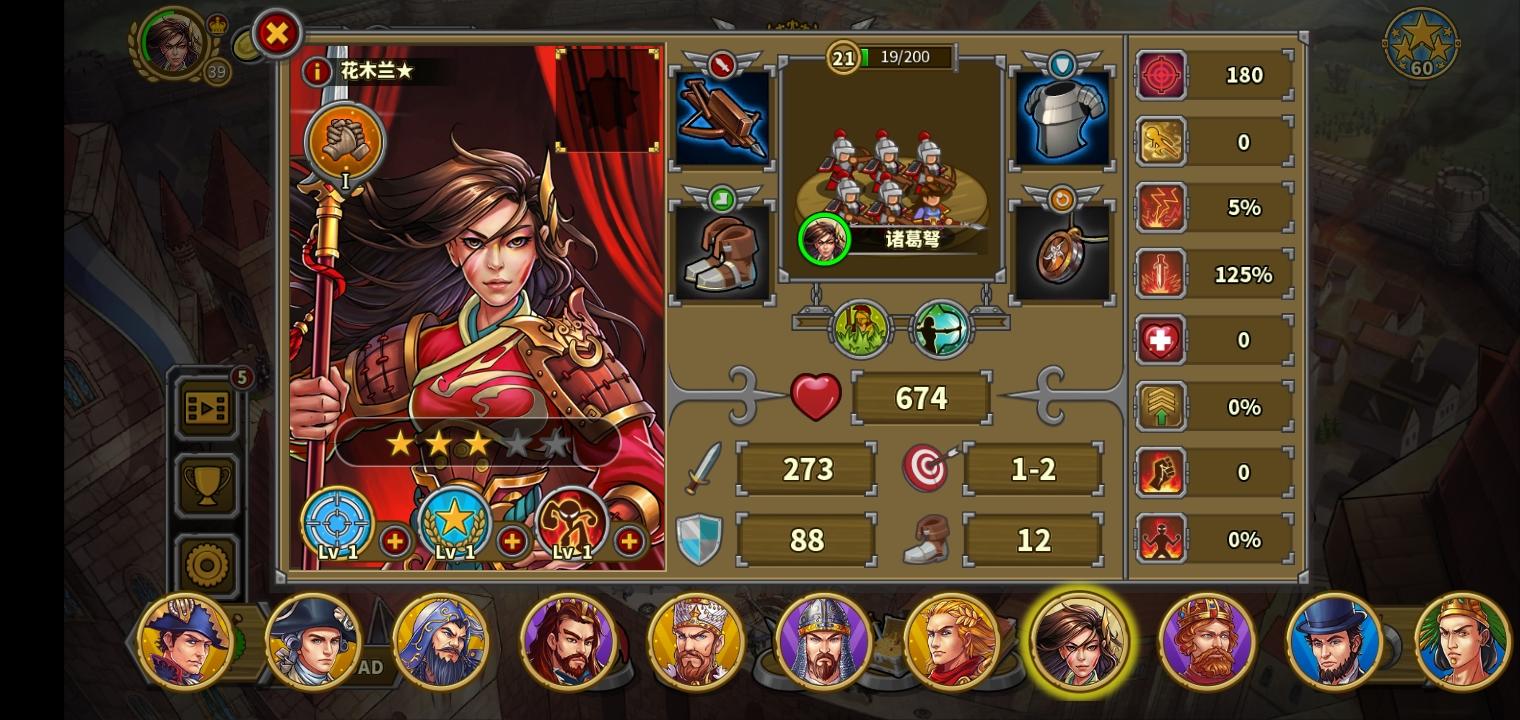
Task: Open the armor equipment slot
Action: (1062, 114)
